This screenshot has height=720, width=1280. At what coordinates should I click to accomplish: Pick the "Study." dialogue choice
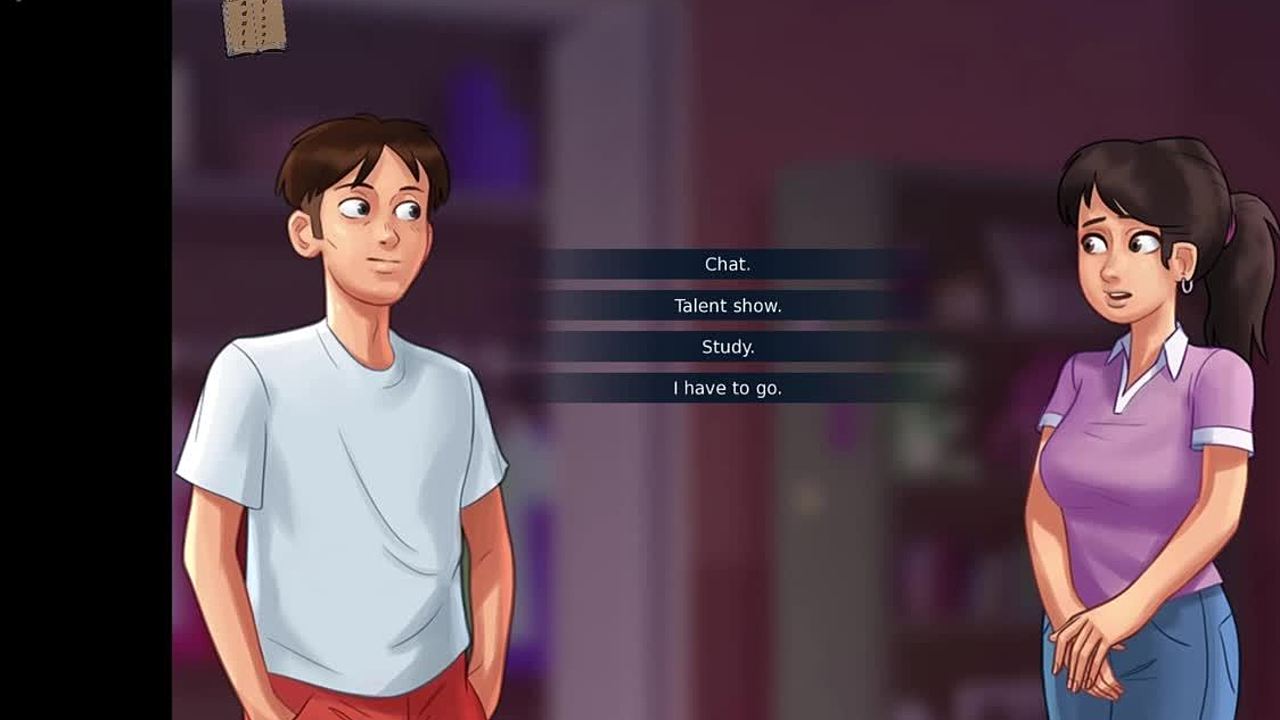tap(727, 347)
